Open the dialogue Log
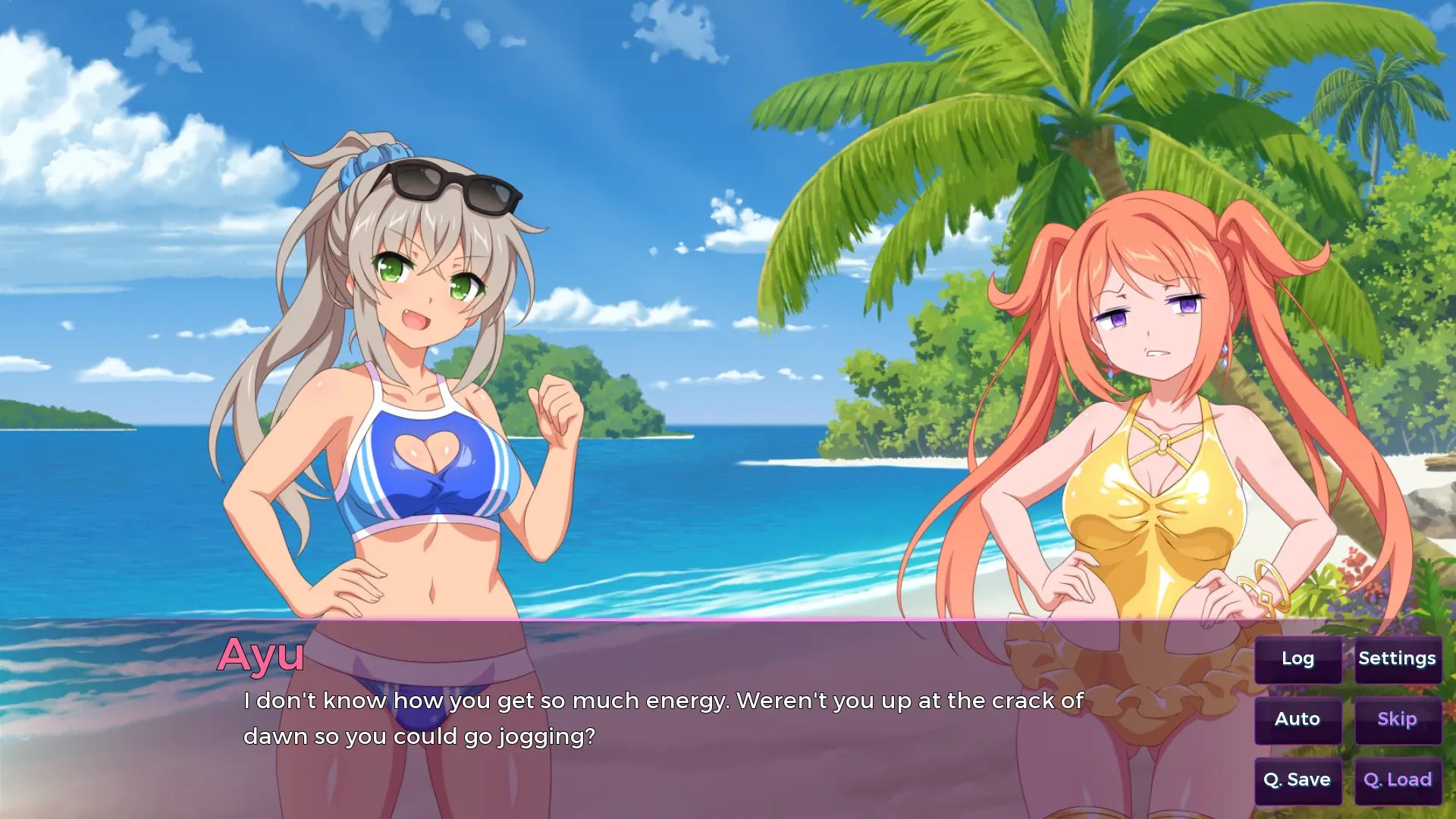This screenshot has width=1456, height=819. [x=1298, y=659]
